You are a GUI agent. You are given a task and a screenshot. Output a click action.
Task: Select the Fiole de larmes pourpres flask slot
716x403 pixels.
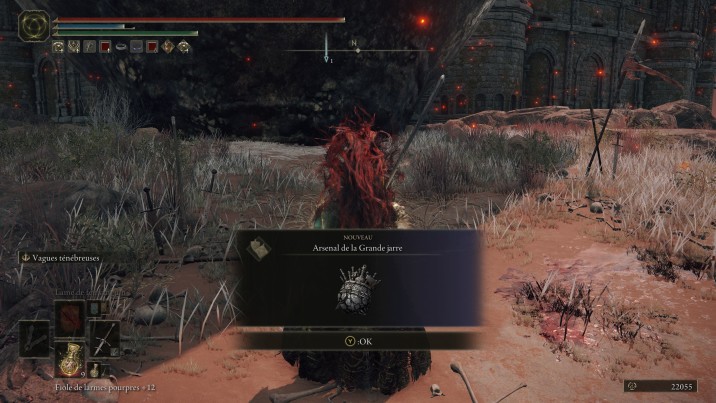click(70, 357)
